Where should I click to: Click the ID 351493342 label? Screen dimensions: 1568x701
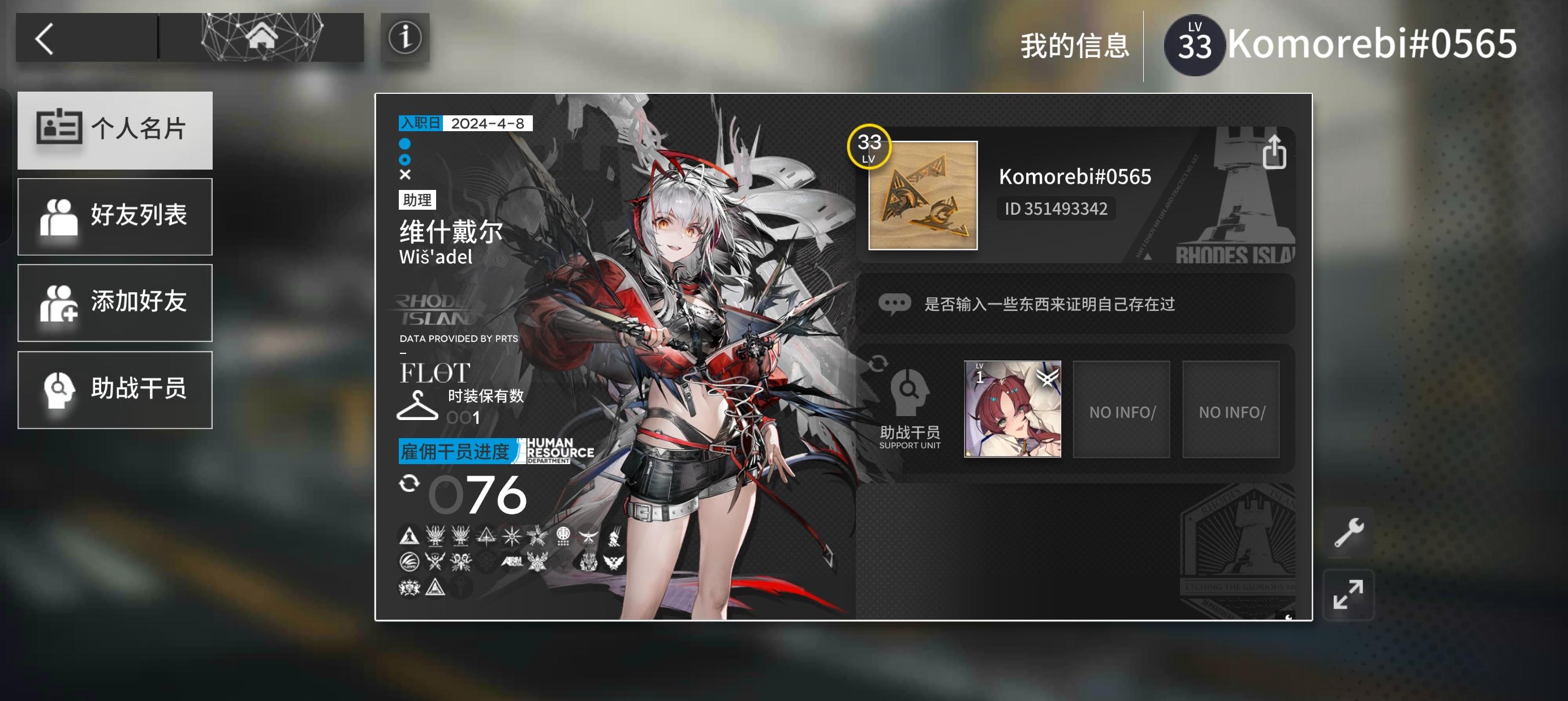[x=1056, y=209]
